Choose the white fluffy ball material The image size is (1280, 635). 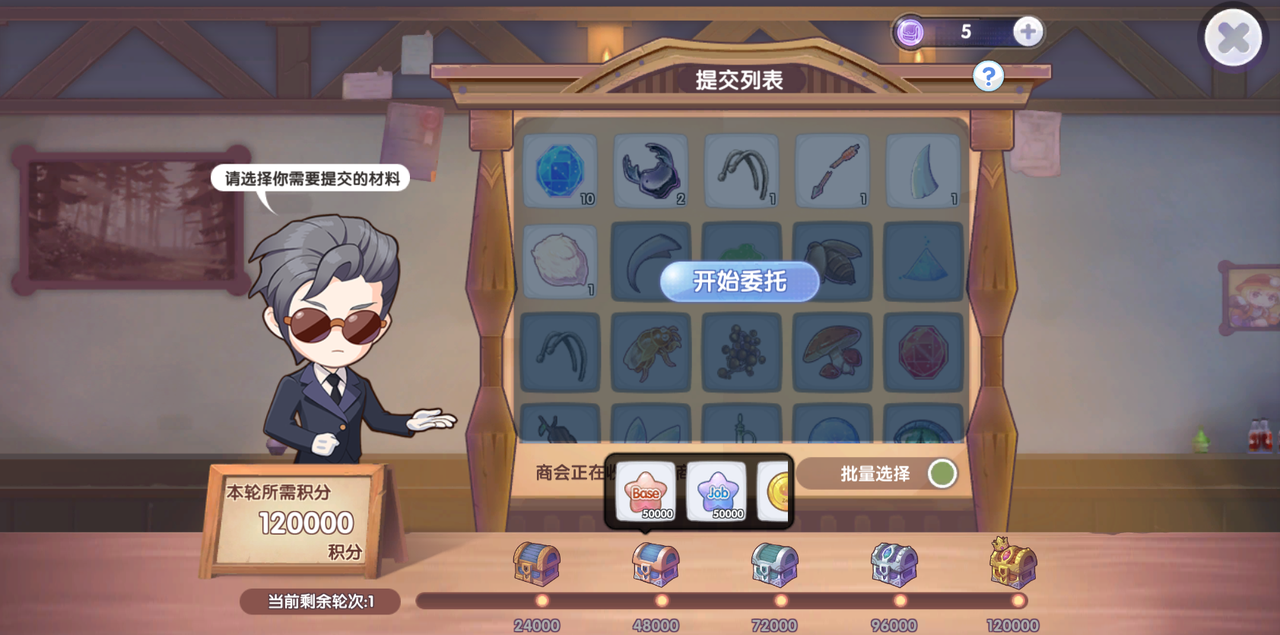560,260
